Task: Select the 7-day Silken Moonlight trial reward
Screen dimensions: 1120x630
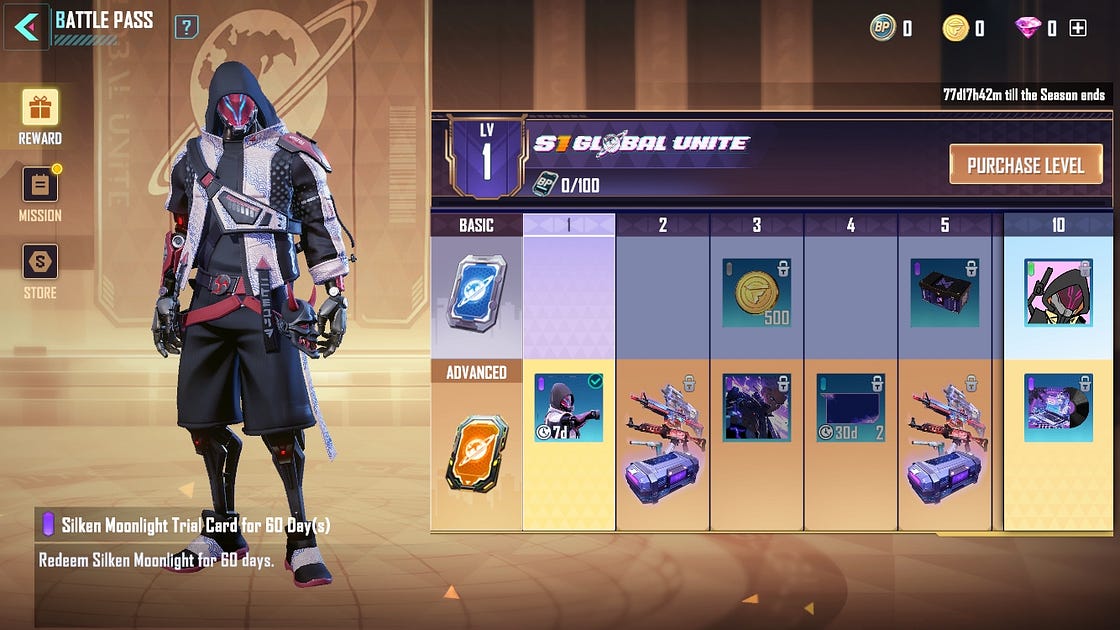Action: point(568,408)
